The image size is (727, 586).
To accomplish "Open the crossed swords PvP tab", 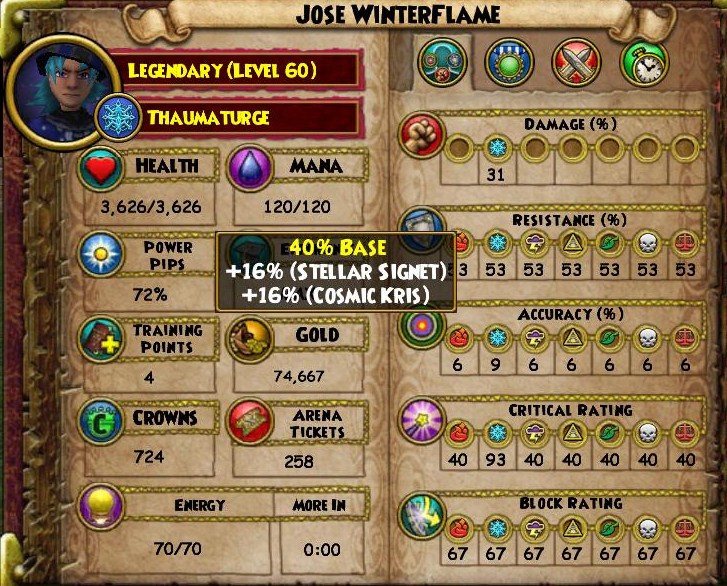I will [x=576, y=62].
